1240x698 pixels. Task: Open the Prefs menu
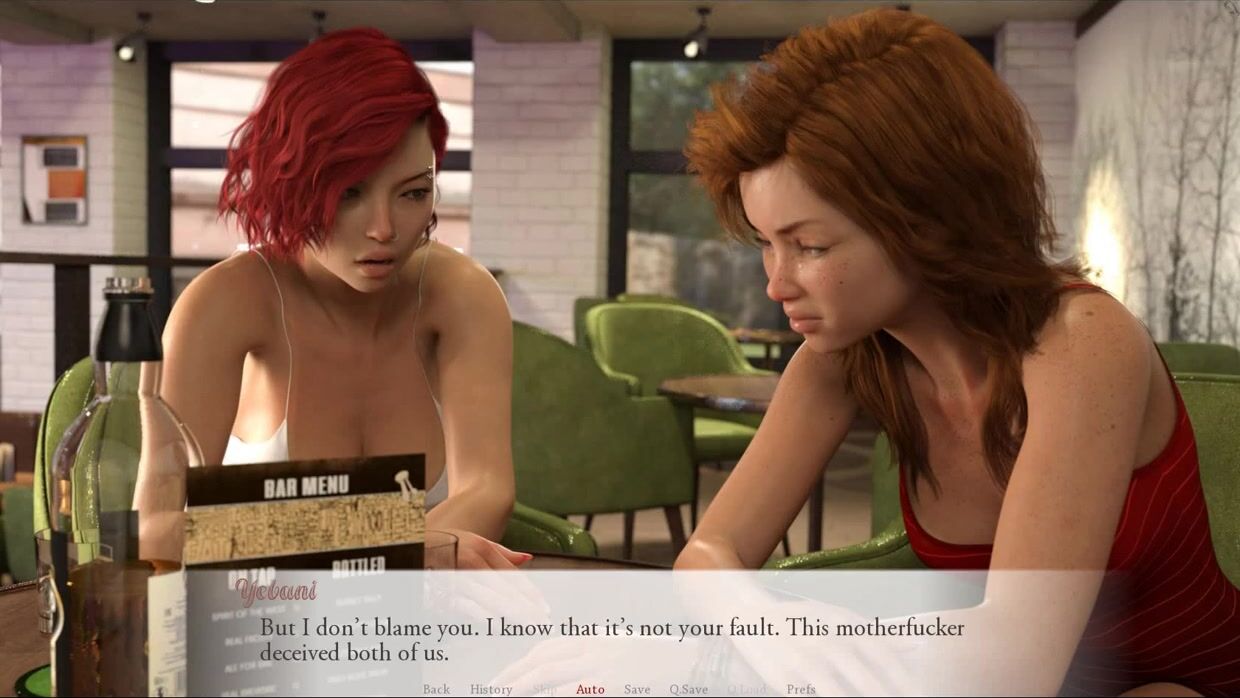coord(801,689)
